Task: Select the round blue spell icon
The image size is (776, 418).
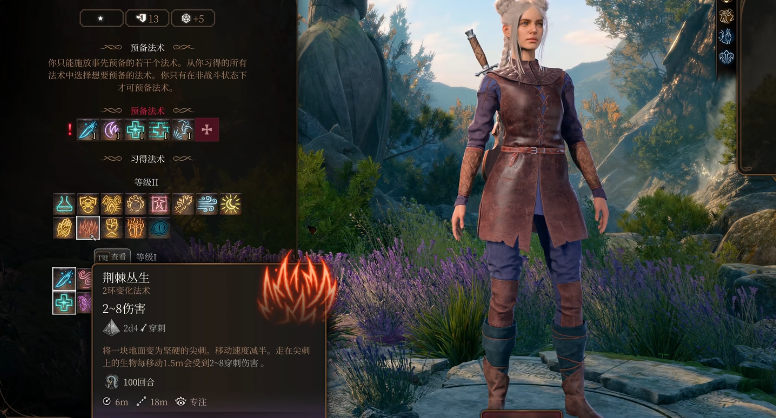Action: (160, 228)
